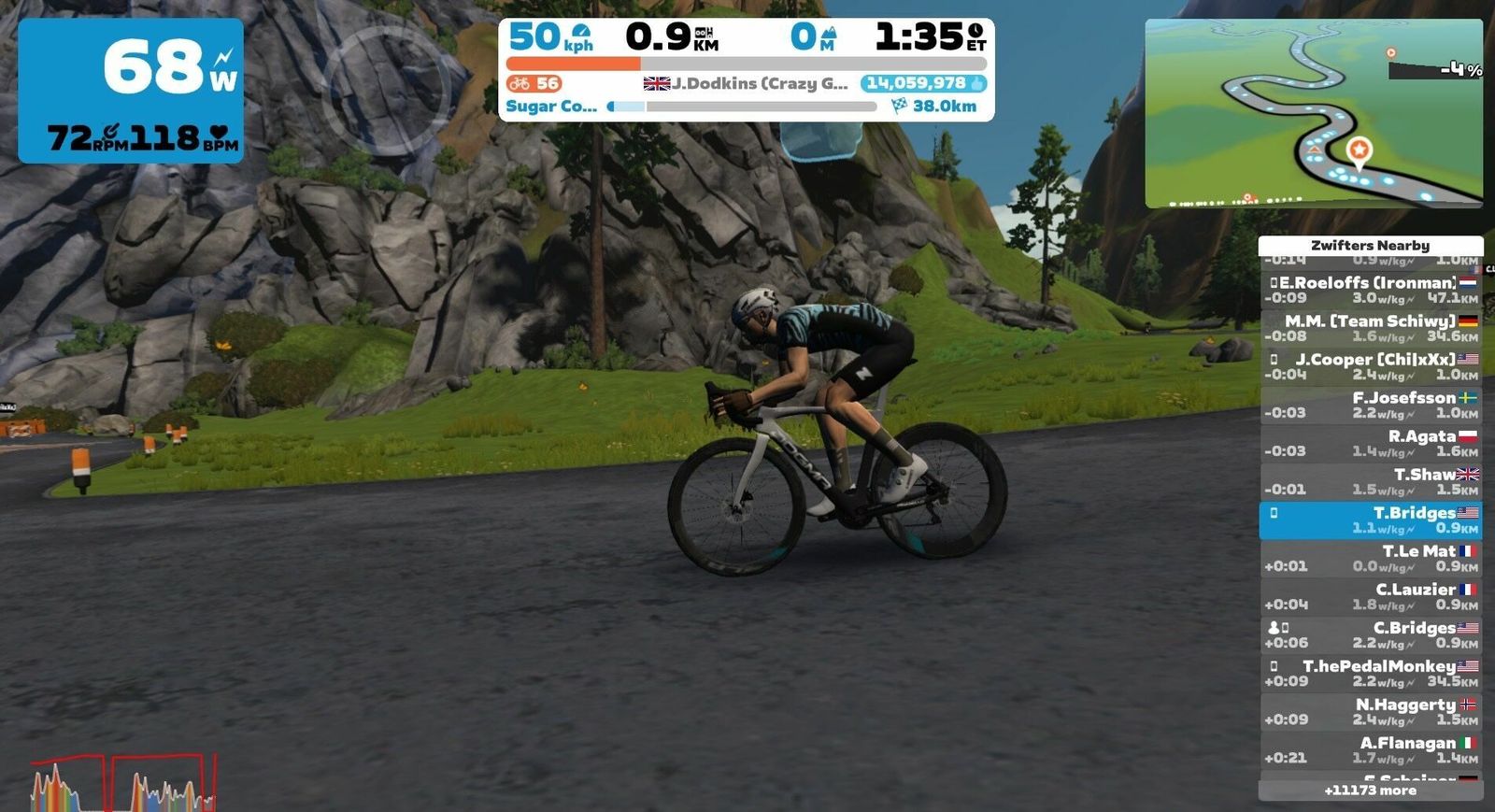The image size is (1495, 812).
Task: Click the ride-on thumbs up counter
Action: pos(923,83)
